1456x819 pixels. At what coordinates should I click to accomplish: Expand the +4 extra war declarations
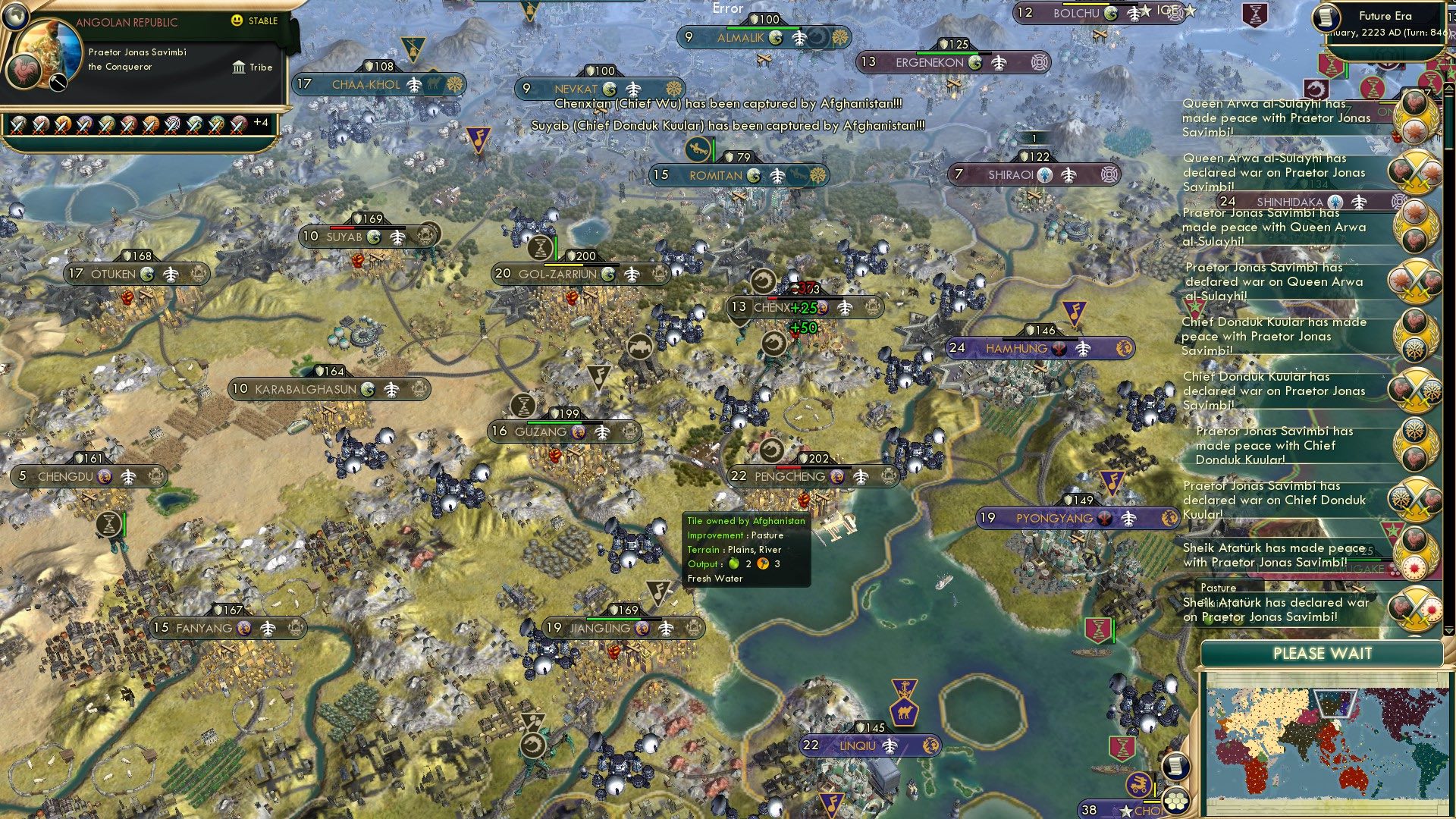(262, 124)
